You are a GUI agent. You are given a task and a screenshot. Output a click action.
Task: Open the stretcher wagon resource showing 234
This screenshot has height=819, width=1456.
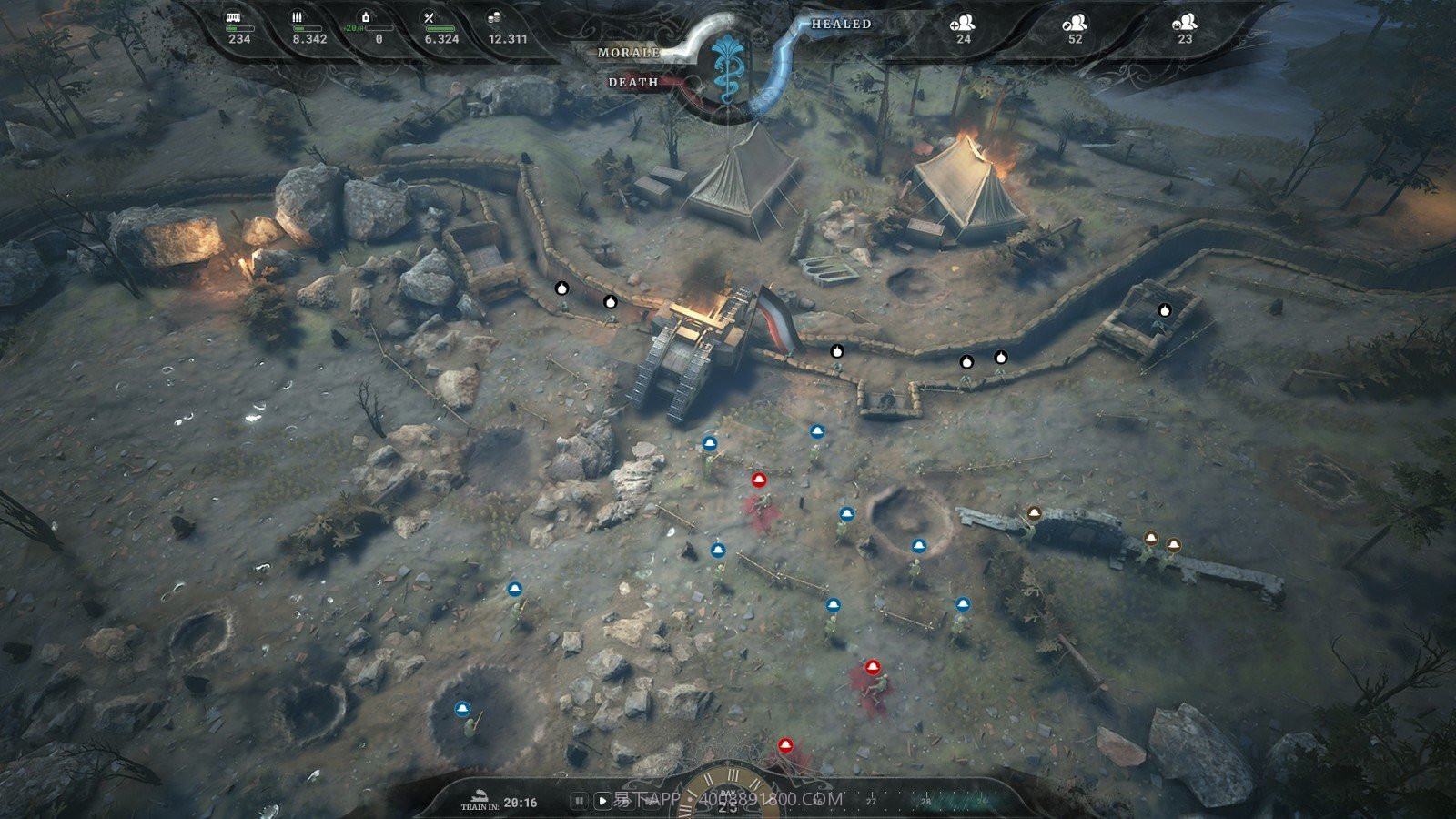click(x=234, y=18)
